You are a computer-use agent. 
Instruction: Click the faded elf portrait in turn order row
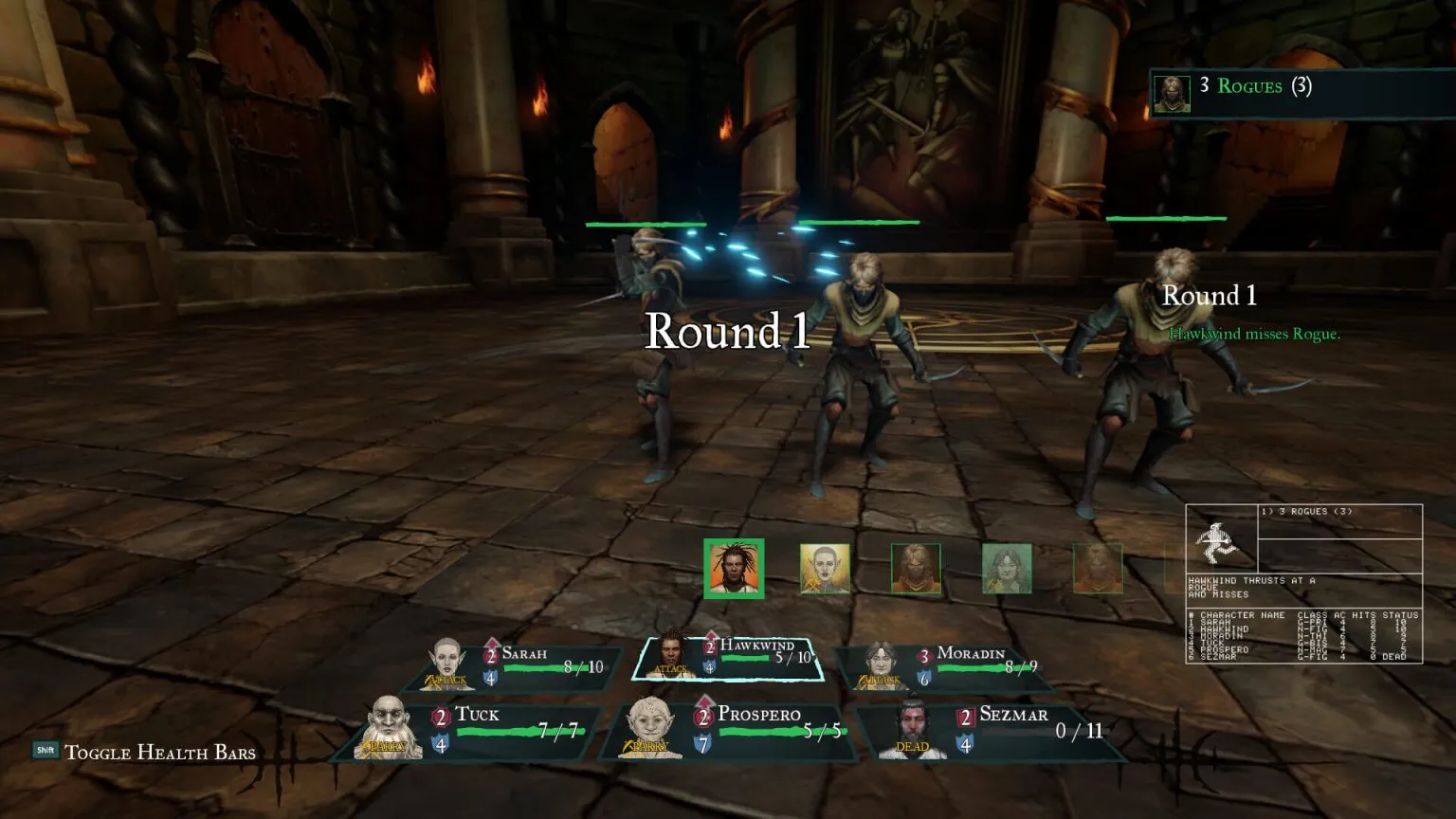click(x=825, y=570)
